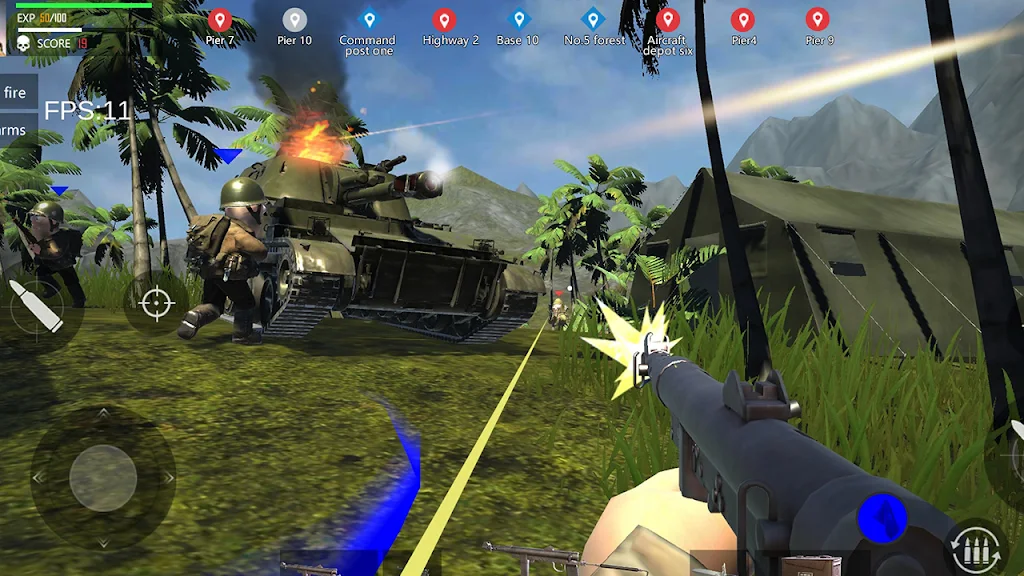The width and height of the screenshot is (1024, 576).
Task: Select the ammo crate slot
Action: pos(810,566)
